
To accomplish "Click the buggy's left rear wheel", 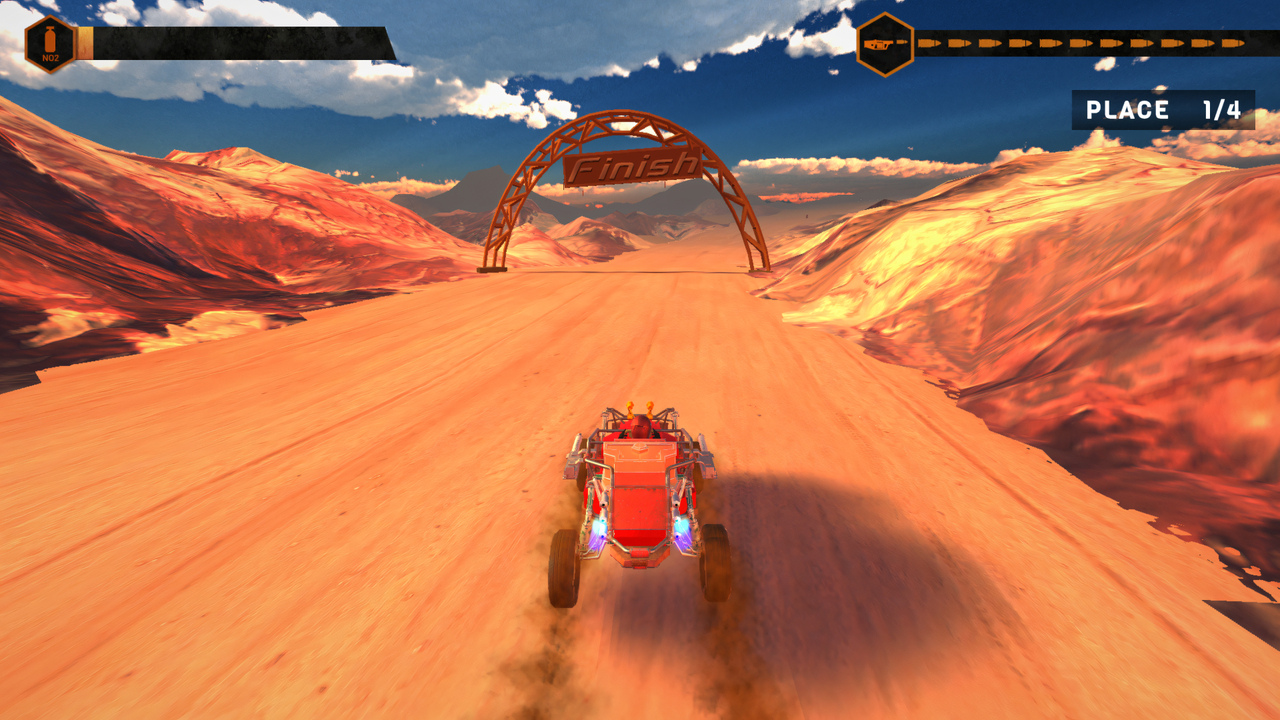I will (563, 565).
